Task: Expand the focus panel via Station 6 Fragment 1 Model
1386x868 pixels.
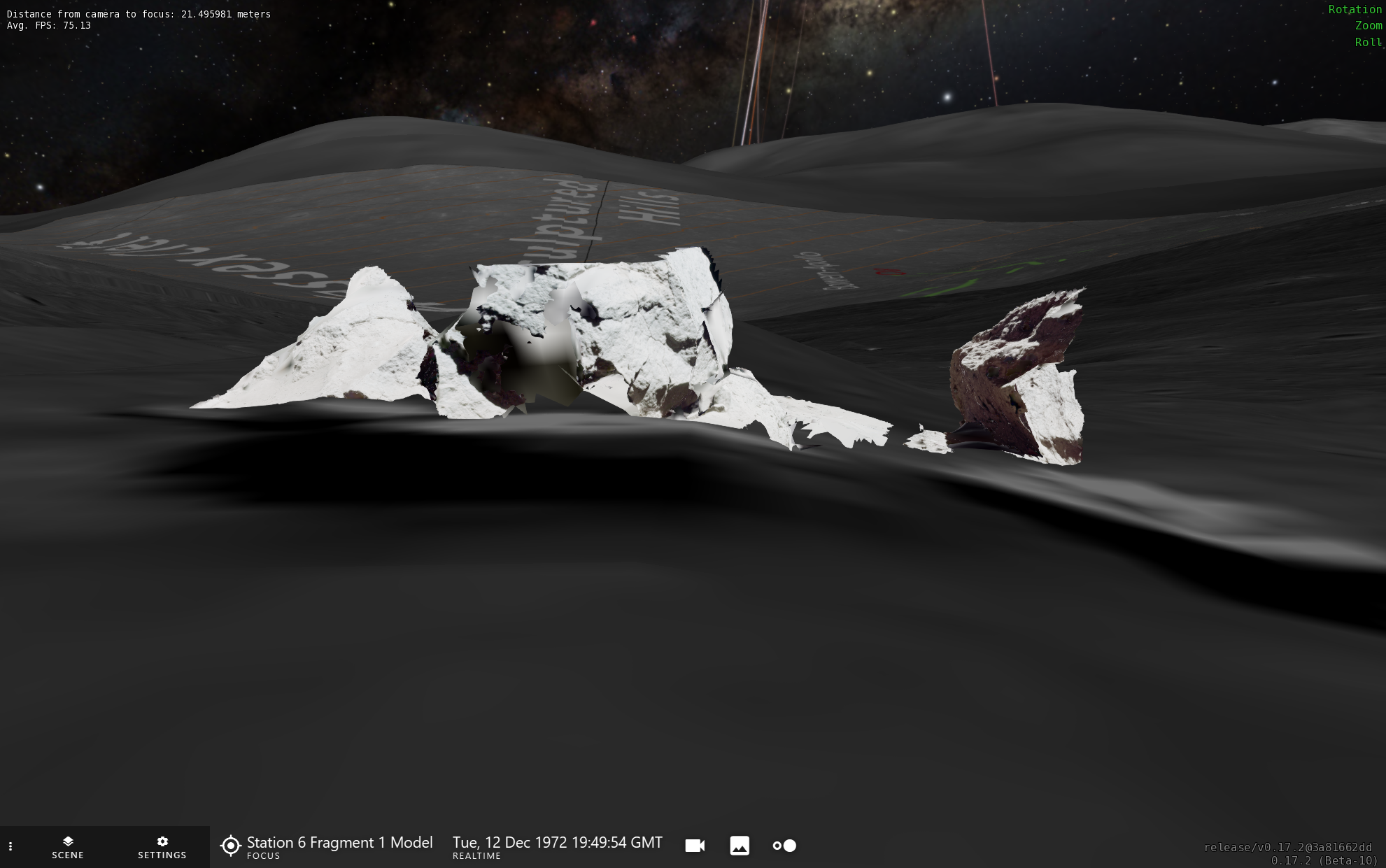Action: tap(339, 843)
